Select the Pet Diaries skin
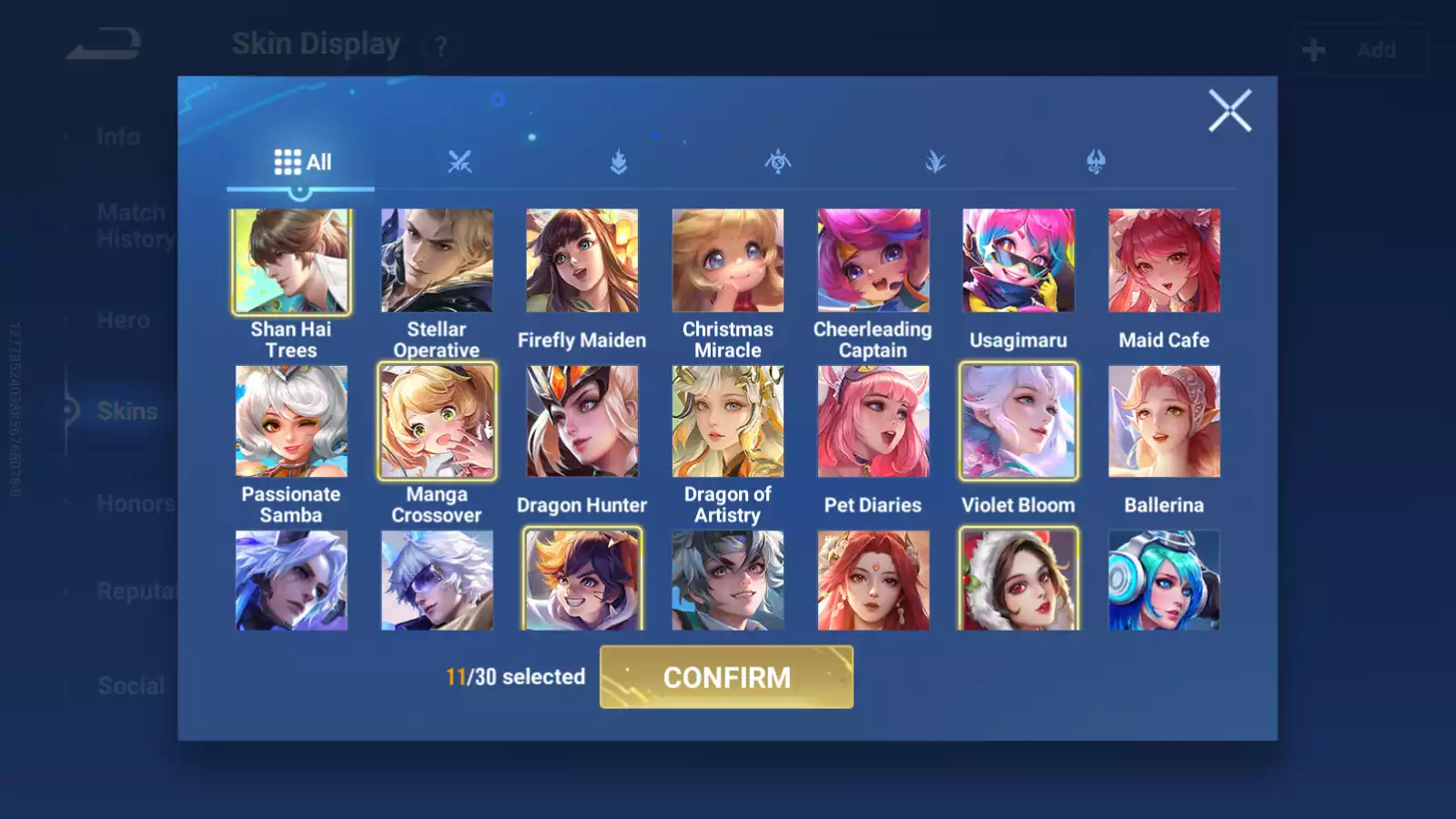The image size is (1456, 819). click(874, 422)
